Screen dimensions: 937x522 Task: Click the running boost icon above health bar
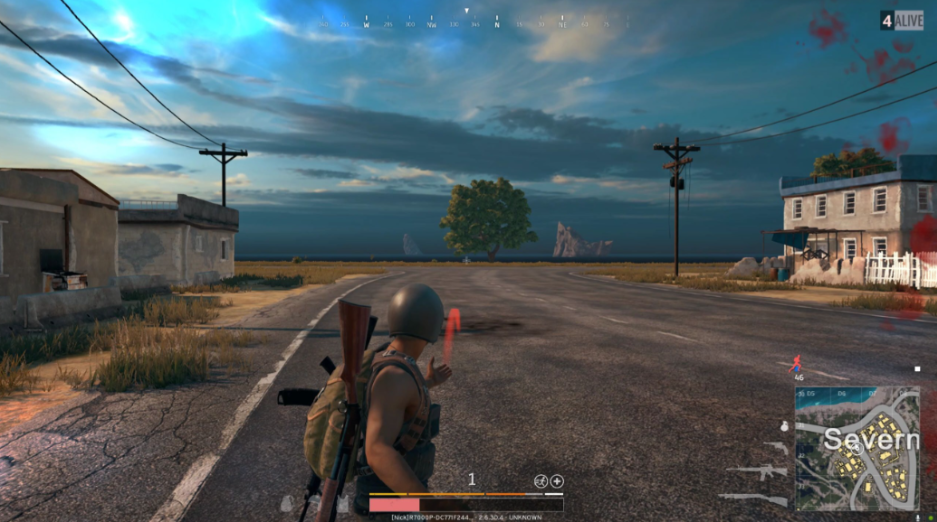541,481
